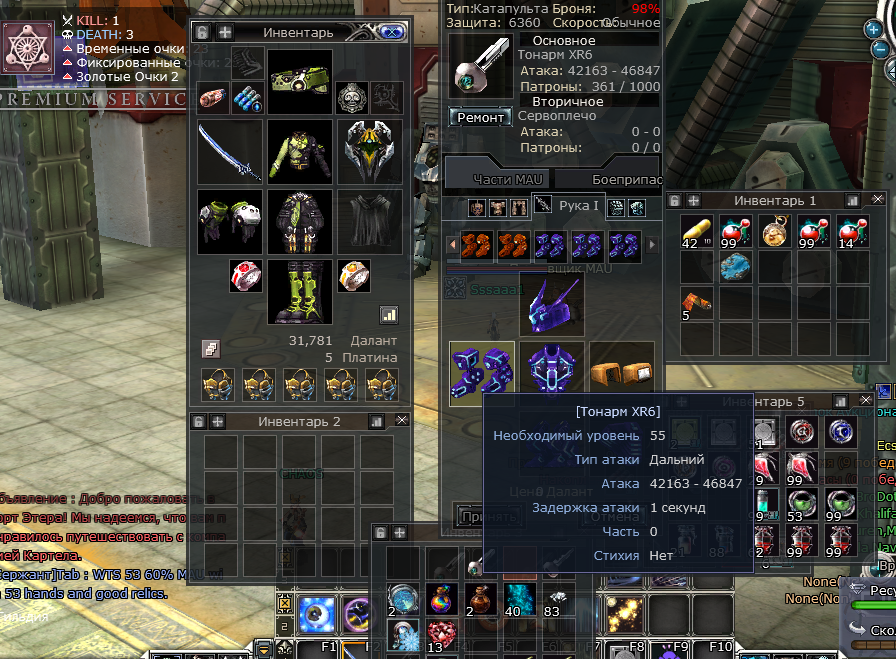896x659 pixels.
Task: Select the equipped blue katana weapon slot
Action: click(230, 152)
